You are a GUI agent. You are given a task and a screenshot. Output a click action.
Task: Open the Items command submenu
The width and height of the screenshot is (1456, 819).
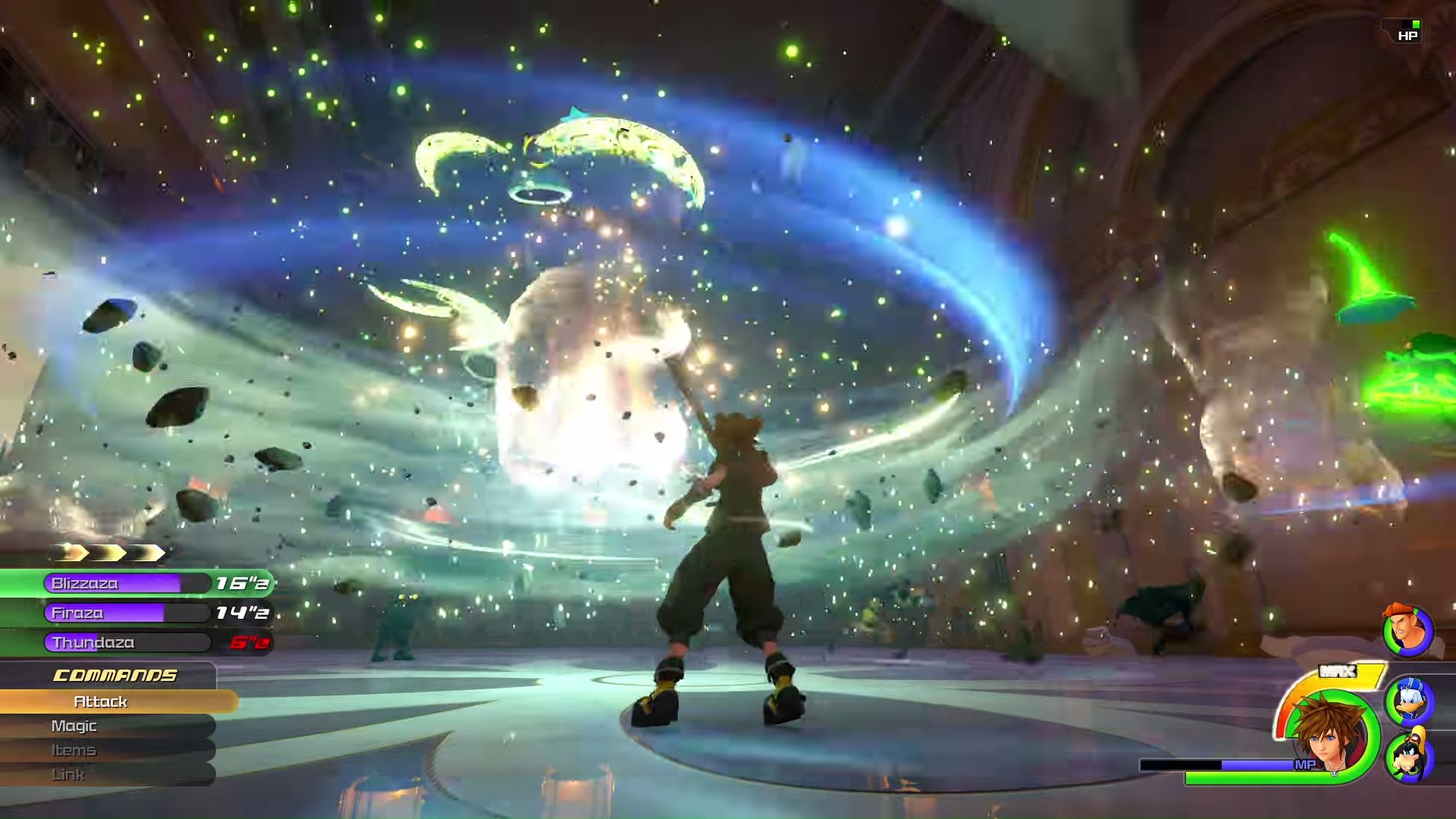click(74, 750)
